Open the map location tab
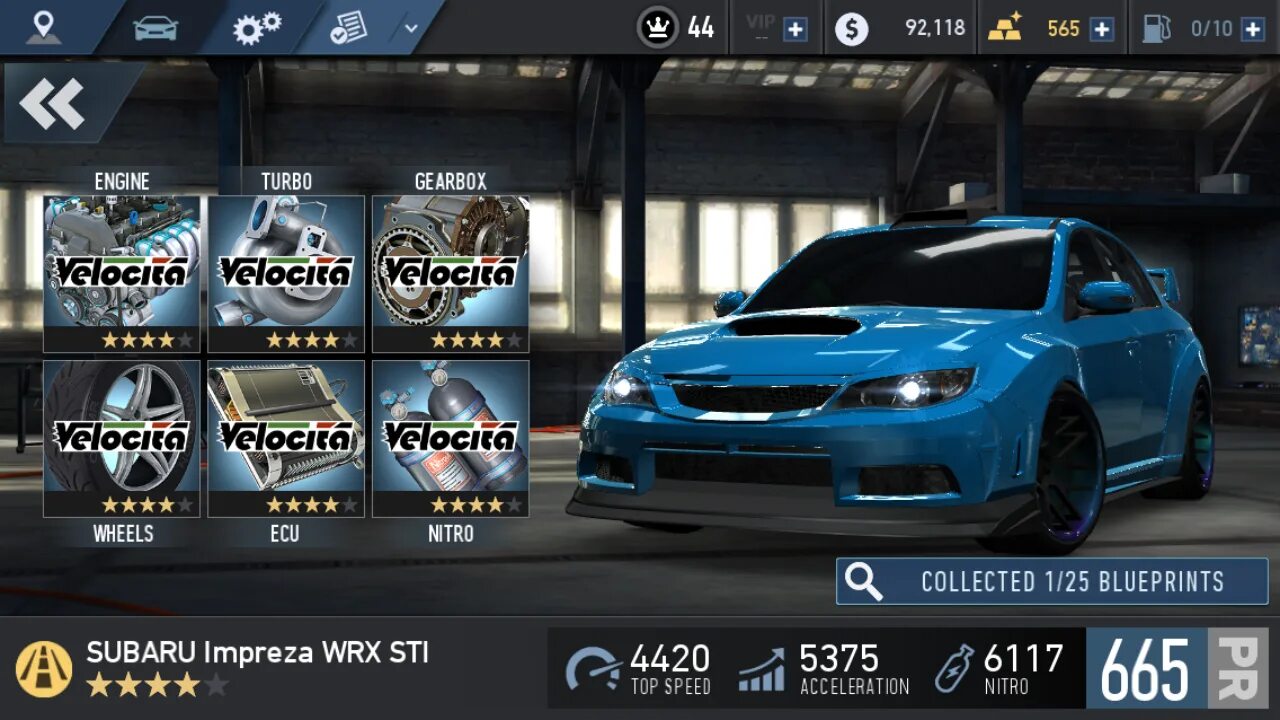The width and height of the screenshot is (1280, 720). point(43,27)
